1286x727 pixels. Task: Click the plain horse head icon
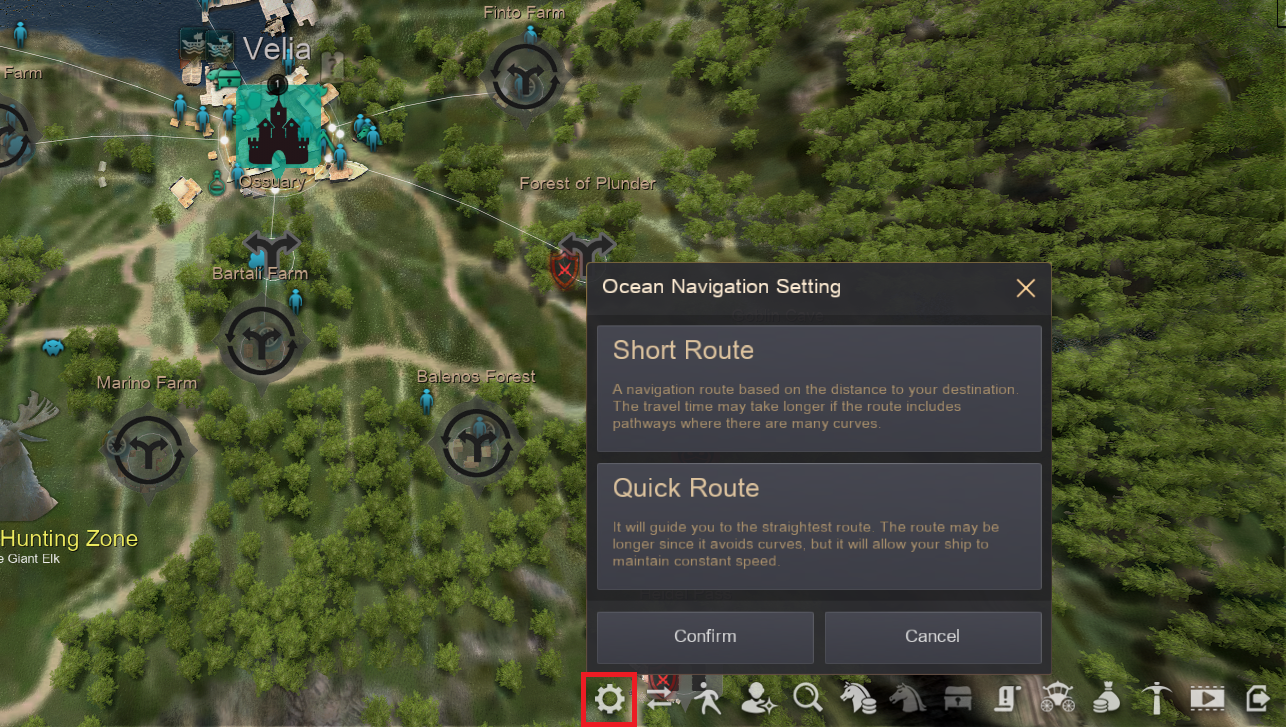(x=907, y=698)
